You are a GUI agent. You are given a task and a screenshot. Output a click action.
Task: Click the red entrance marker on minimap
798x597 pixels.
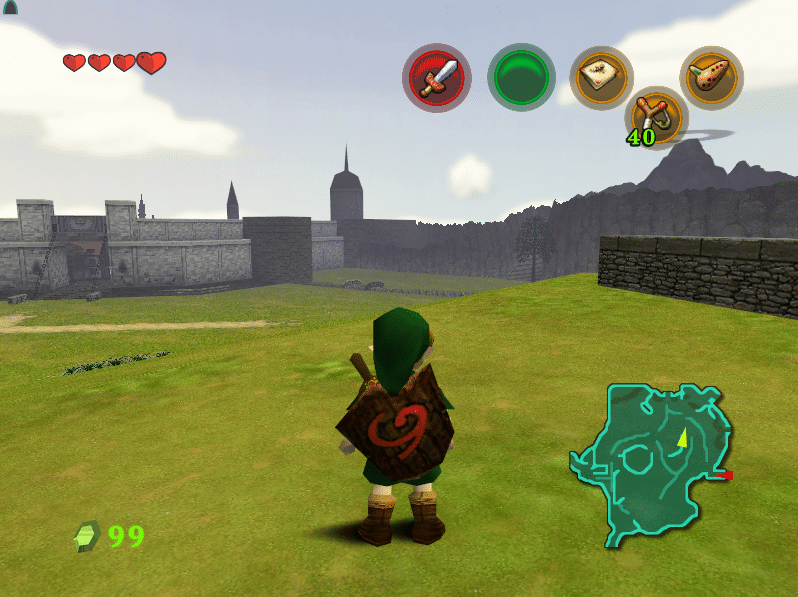tap(727, 476)
